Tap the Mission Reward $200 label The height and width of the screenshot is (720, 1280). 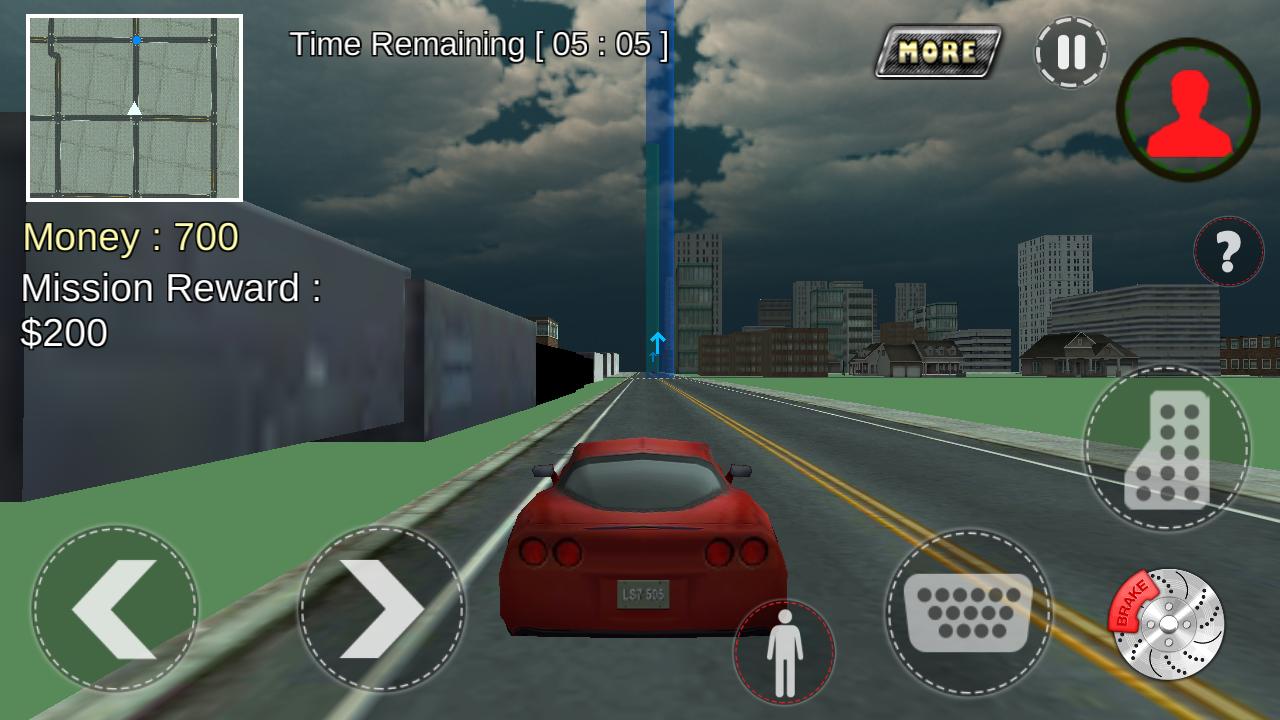point(170,310)
